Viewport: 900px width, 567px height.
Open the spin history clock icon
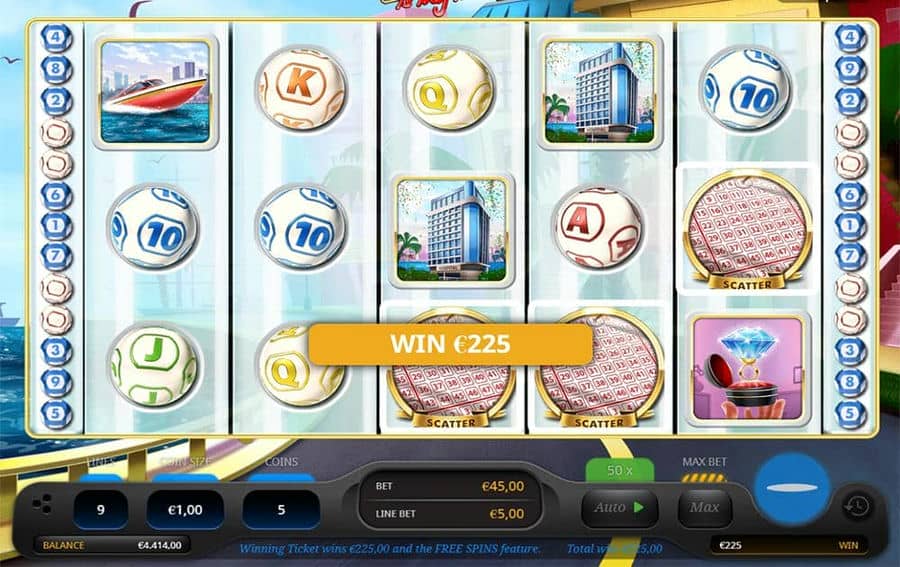[x=855, y=506]
